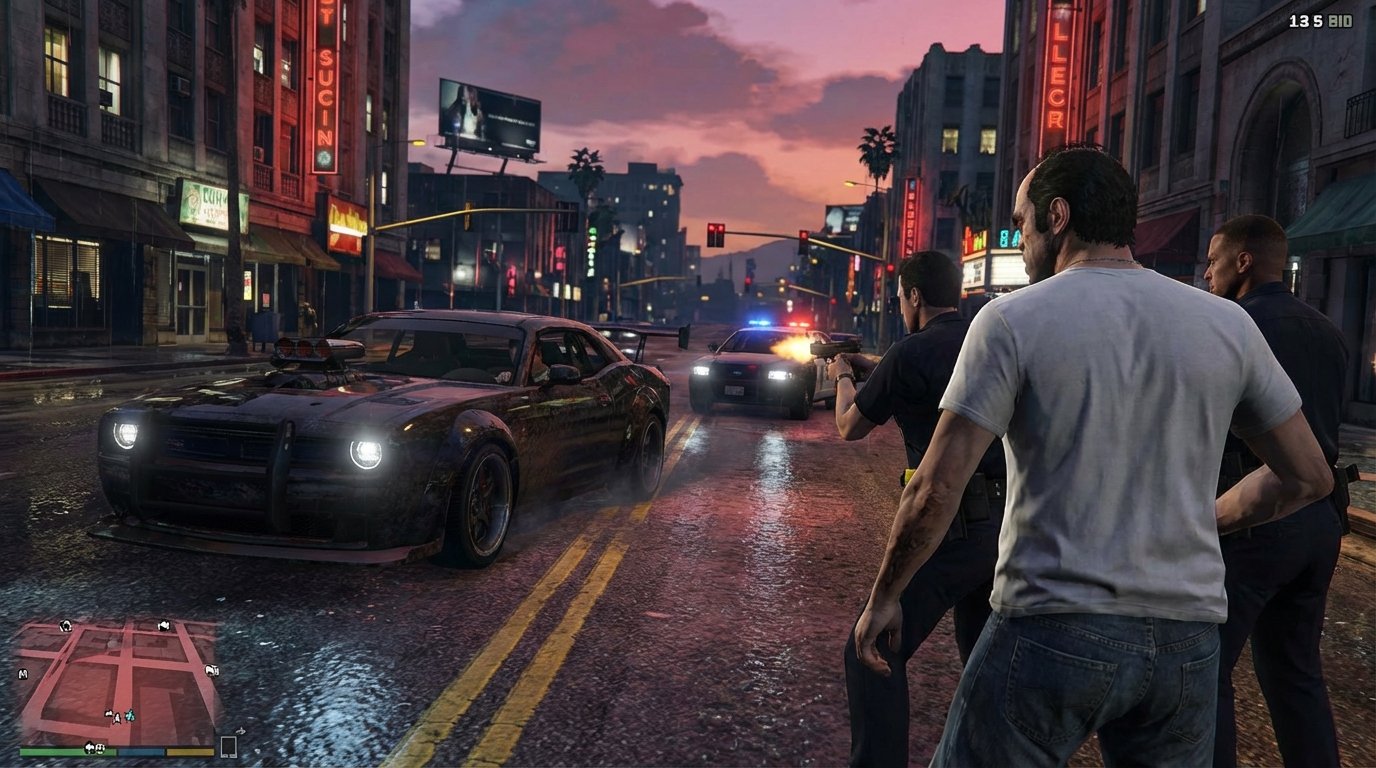Click the cyan friend blip on the minimap
1376x768 pixels.
129,716
